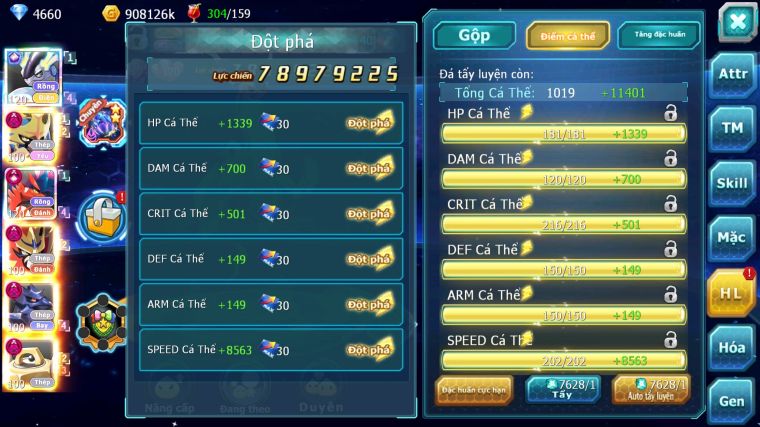Start Auto tẩy luyện
Viewport: 760px width, 427px height.
coord(651,389)
